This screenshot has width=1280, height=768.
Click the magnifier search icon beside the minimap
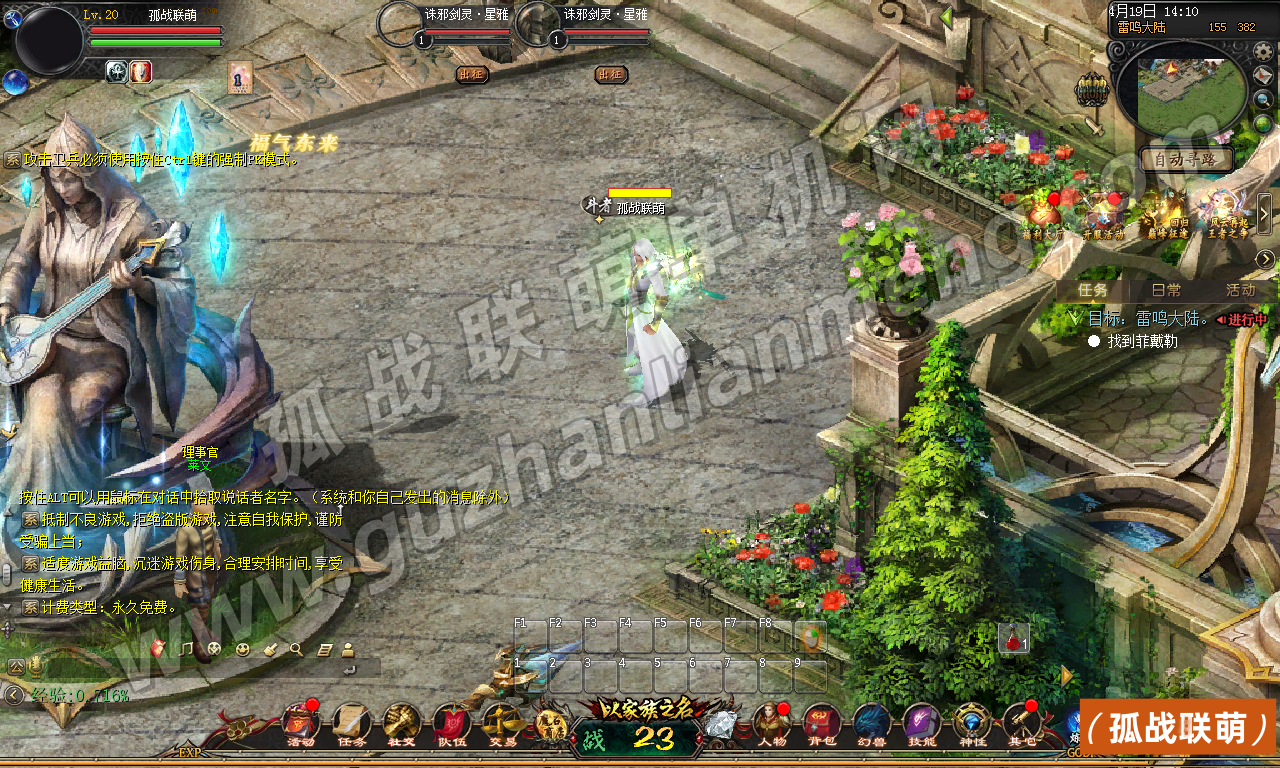tap(1264, 100)
